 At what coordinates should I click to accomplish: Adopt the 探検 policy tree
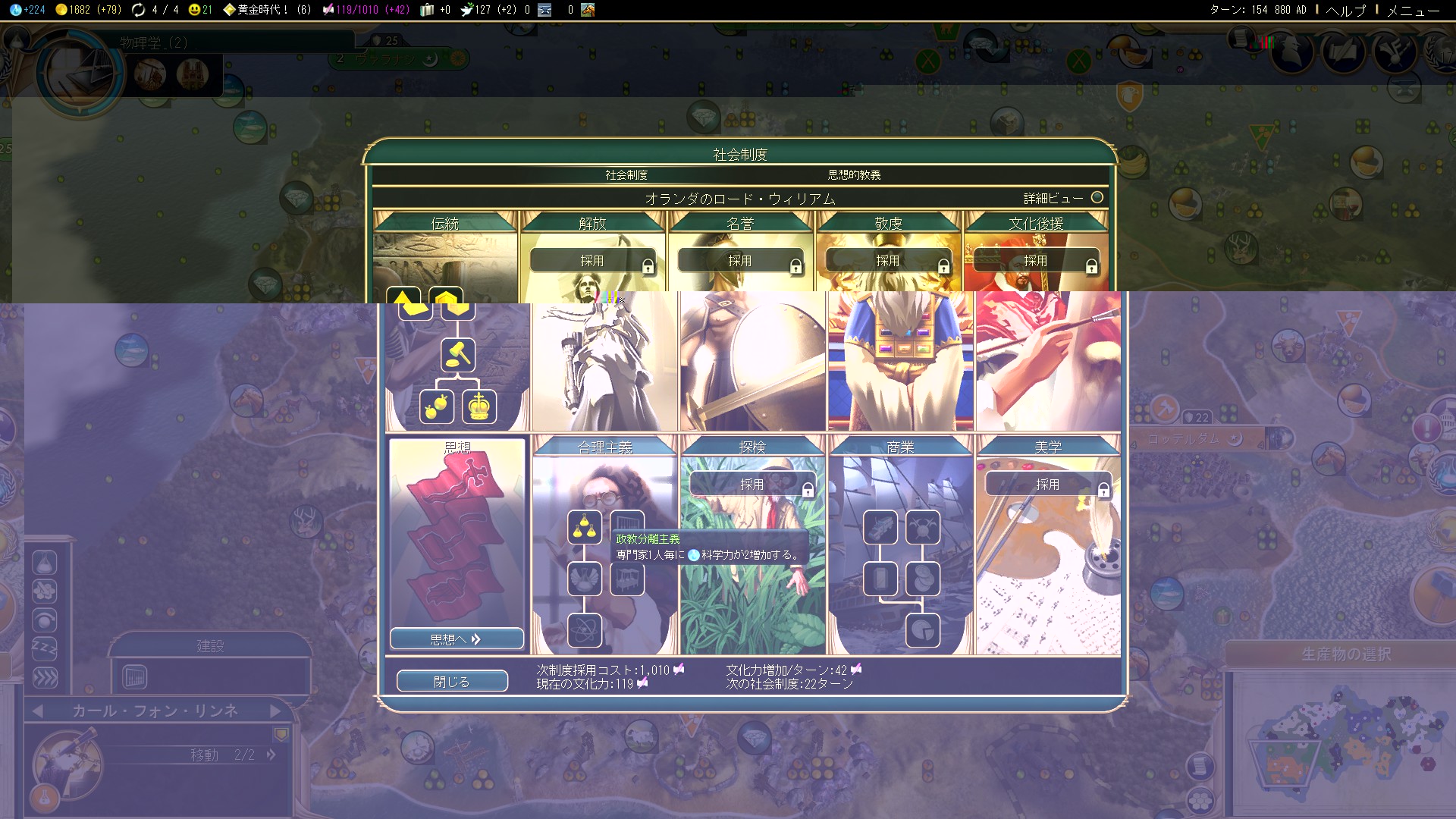click(752, 485)
